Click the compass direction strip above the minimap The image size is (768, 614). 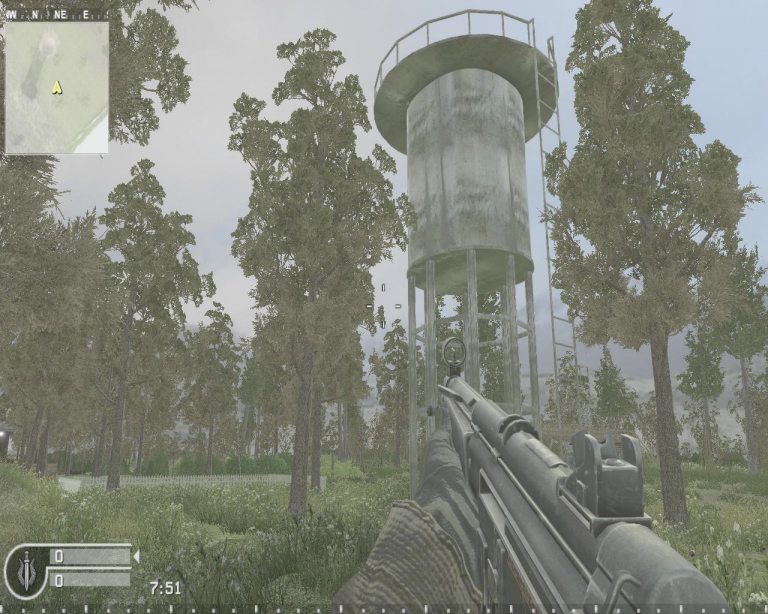tap(56, 15)
